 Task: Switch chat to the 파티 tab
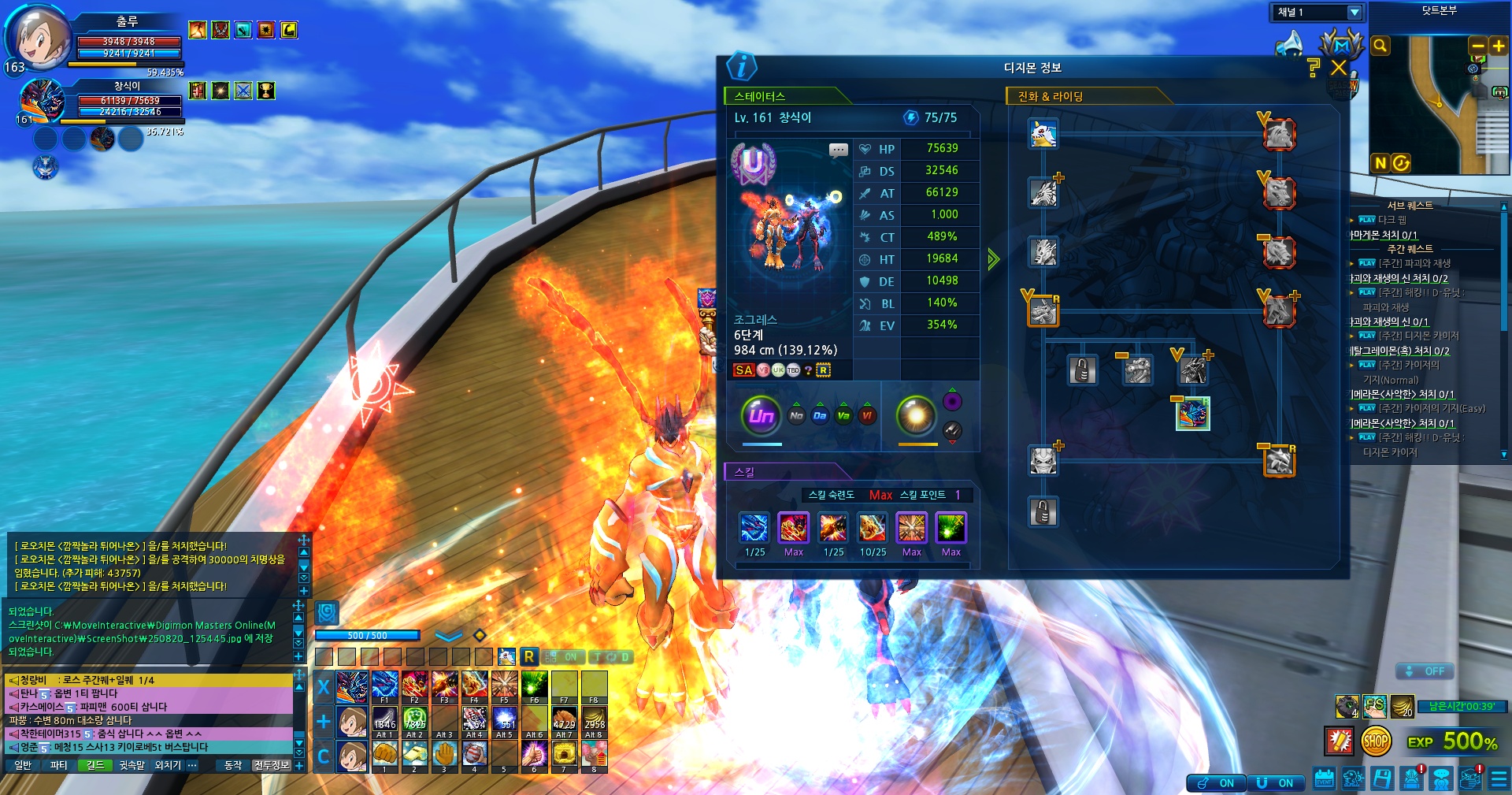[x=58, y=765]
